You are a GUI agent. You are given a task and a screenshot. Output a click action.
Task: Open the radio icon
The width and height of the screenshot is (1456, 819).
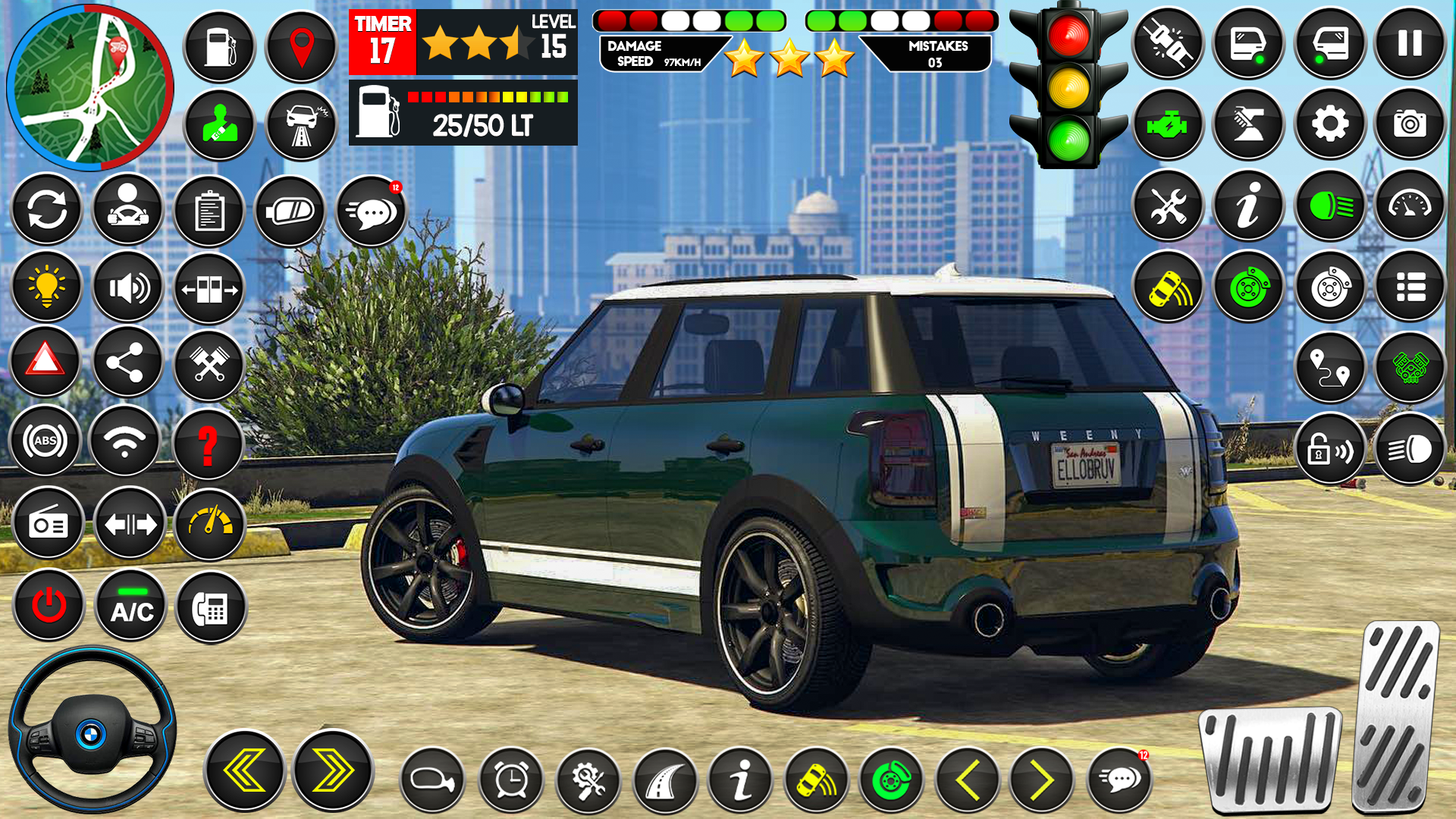click(47, 522)
